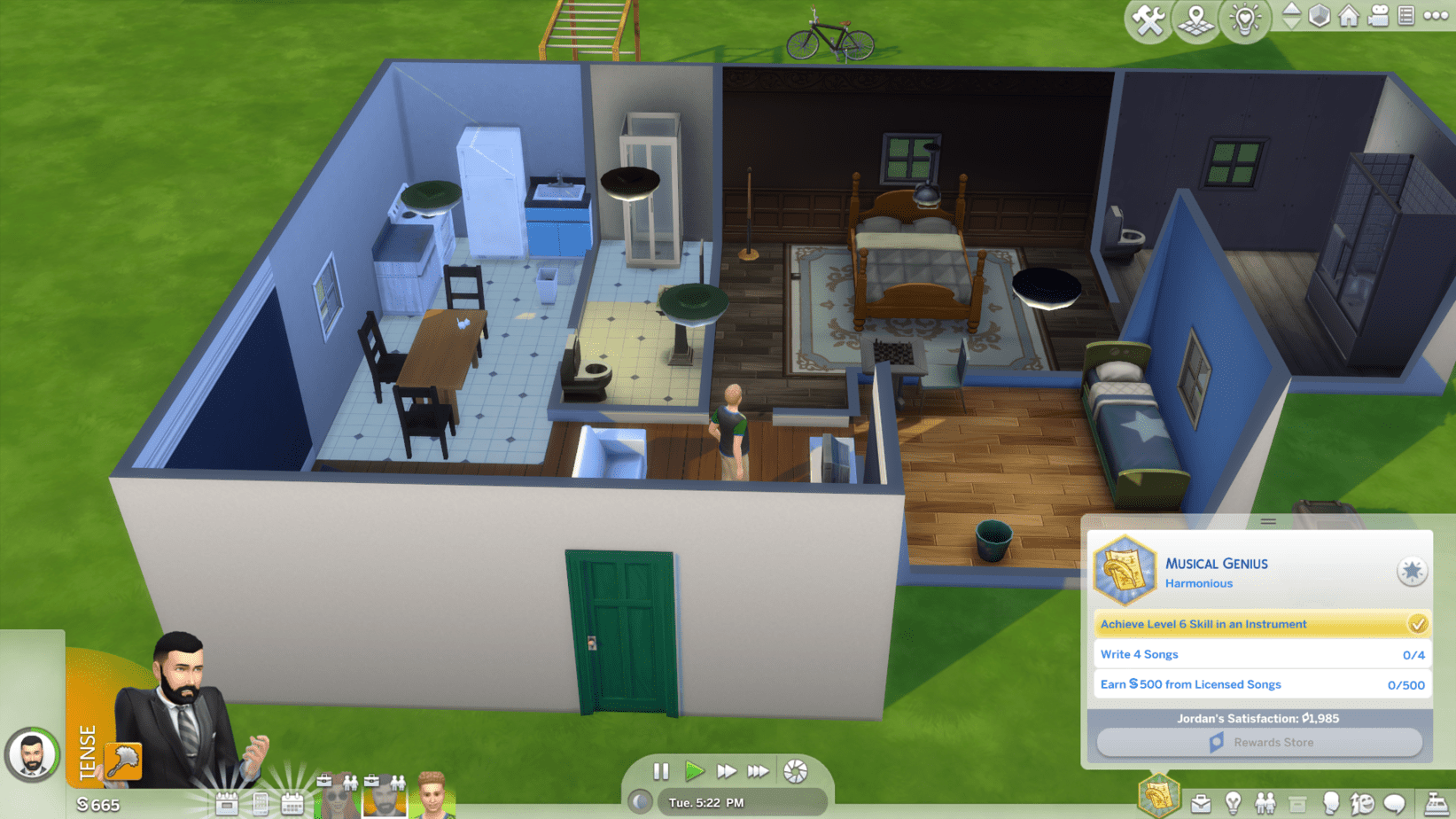This screenshot has height=819, width=1456.
Task: Open the map pin travel view
Action: tap(1195, 19)
